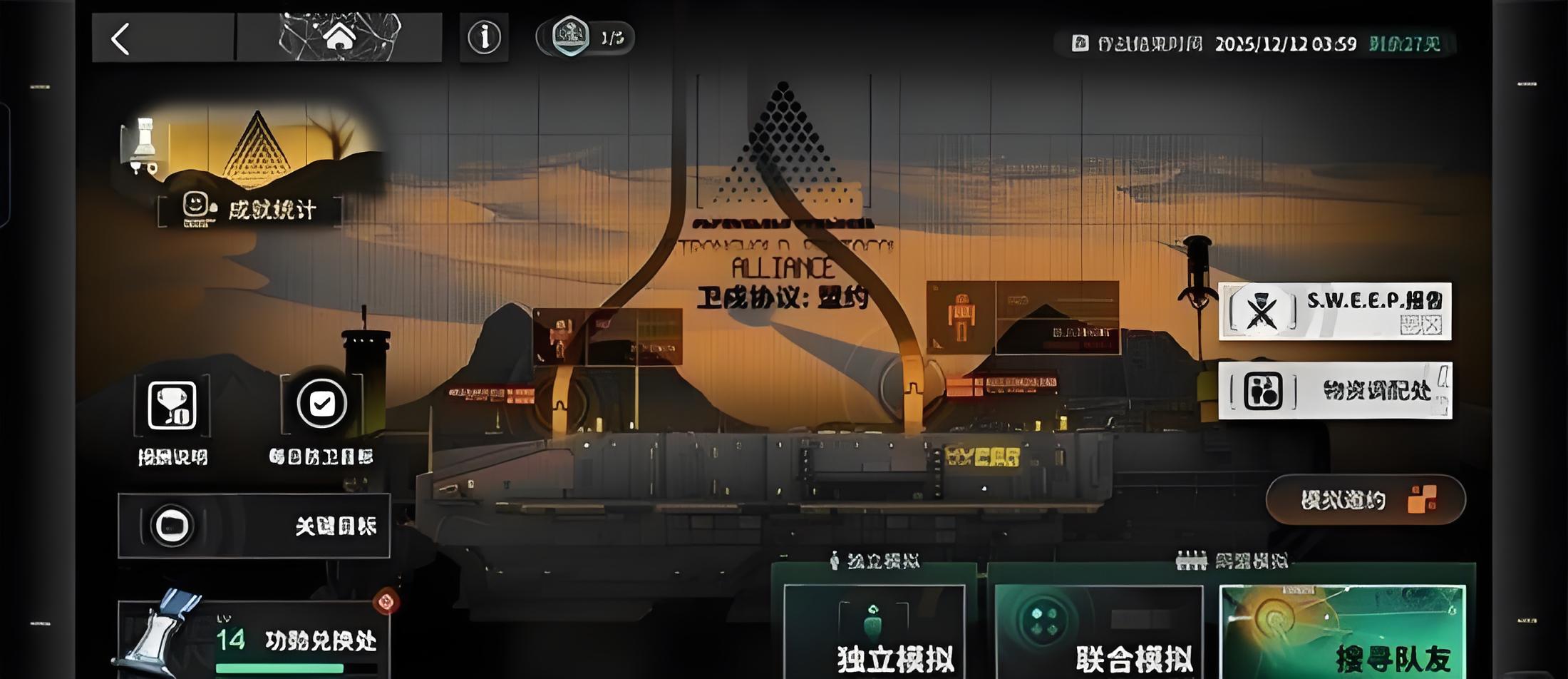Open 物资调配处 supply allocation
Image resolution: width=1568 pixels, height=679 pixels.
[x=1334, y=391]
